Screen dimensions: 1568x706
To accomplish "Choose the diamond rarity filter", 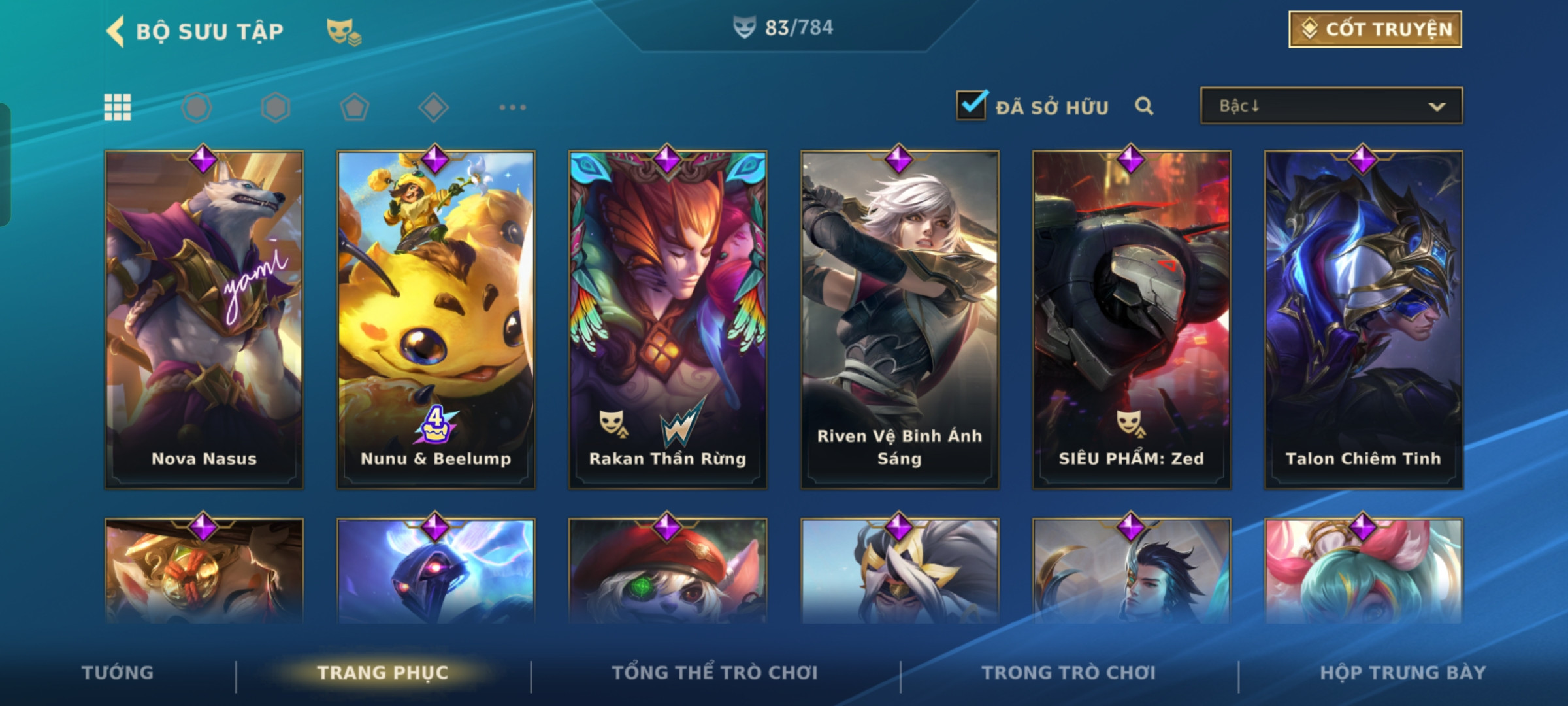I will [x=434, y=107].
